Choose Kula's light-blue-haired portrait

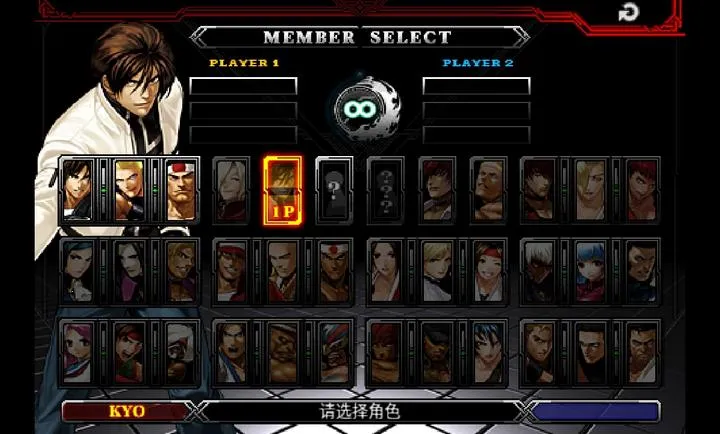(x=591, y=270)
